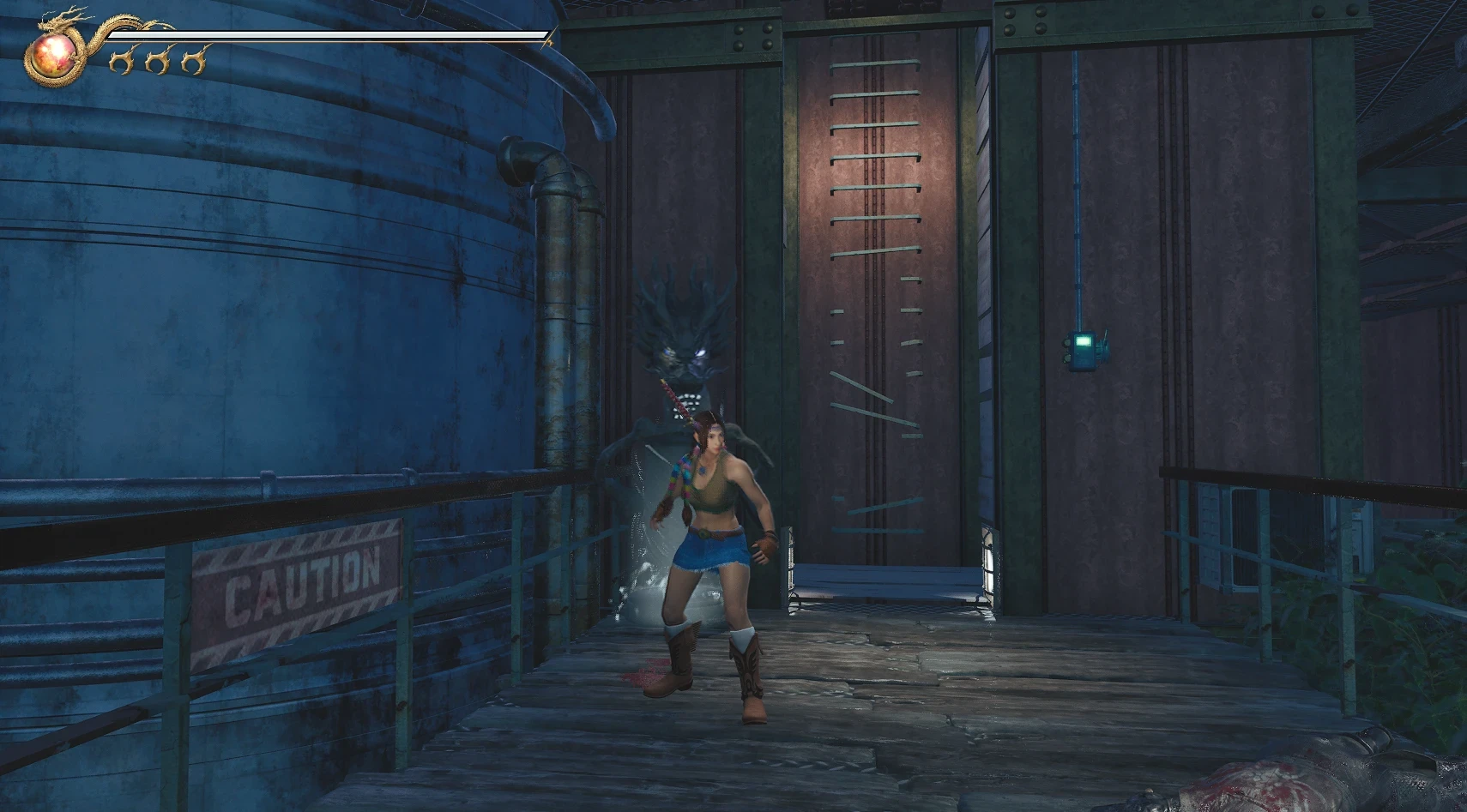The height and width of the screenshot is (812, 1467).
Task: Select the third flame talisman icon
Action: [x=194, y=61]
